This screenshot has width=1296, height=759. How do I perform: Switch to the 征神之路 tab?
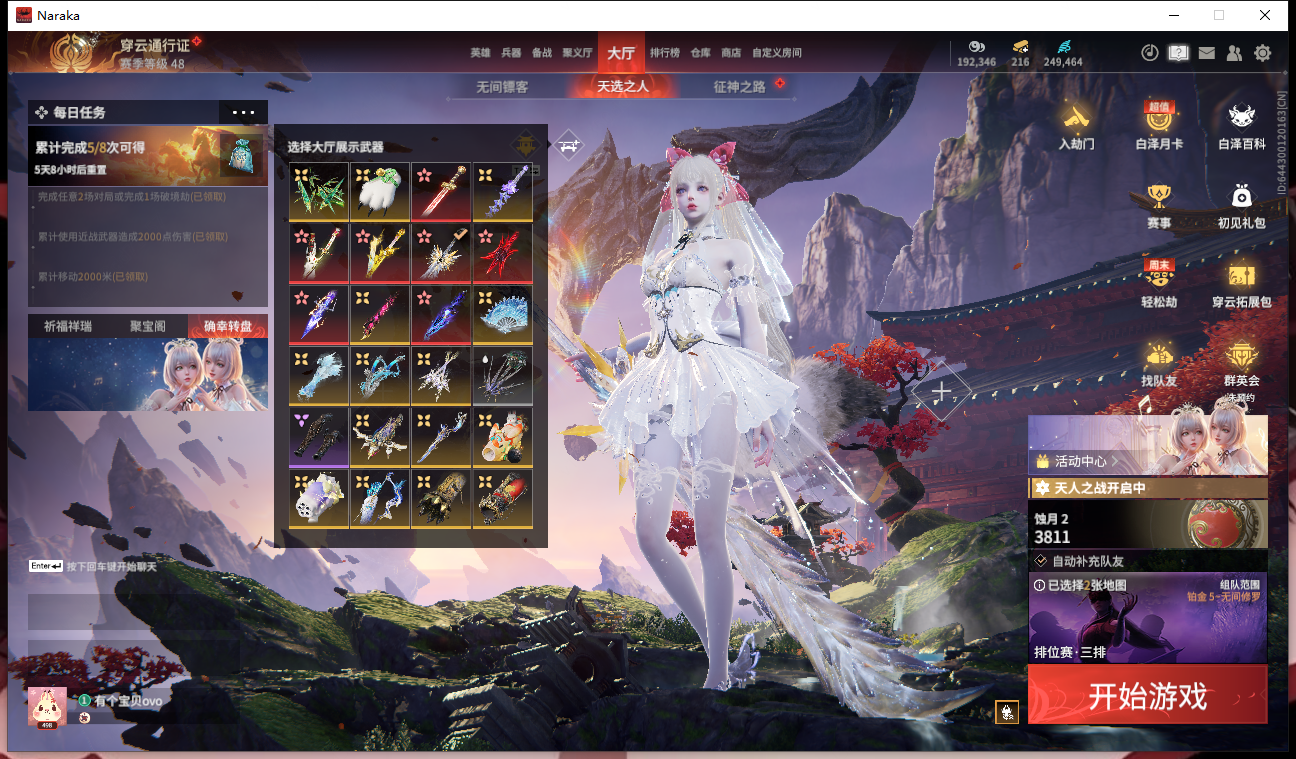(x=739, y=87)
